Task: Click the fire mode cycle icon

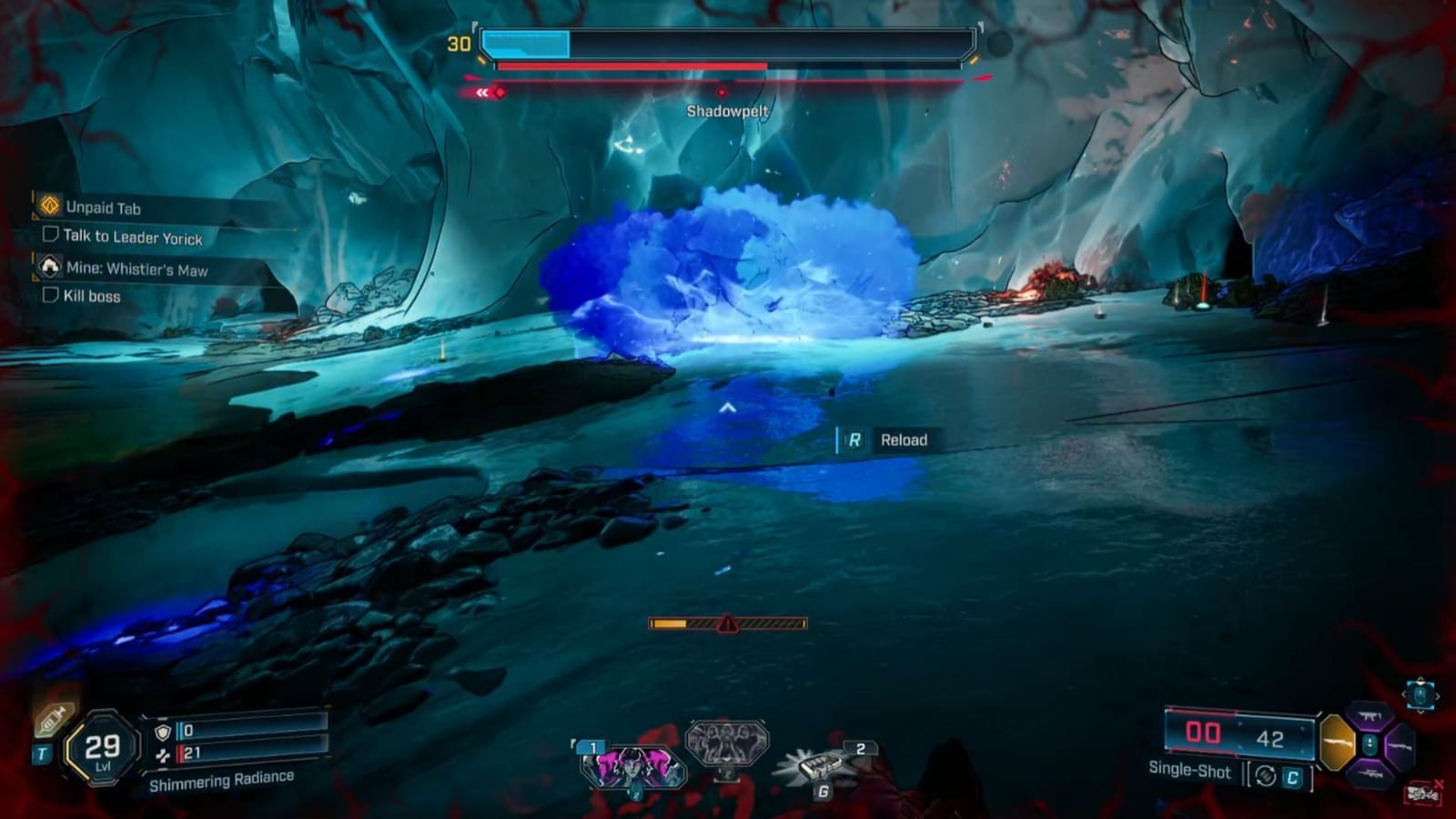Action: pos(1265,776)
